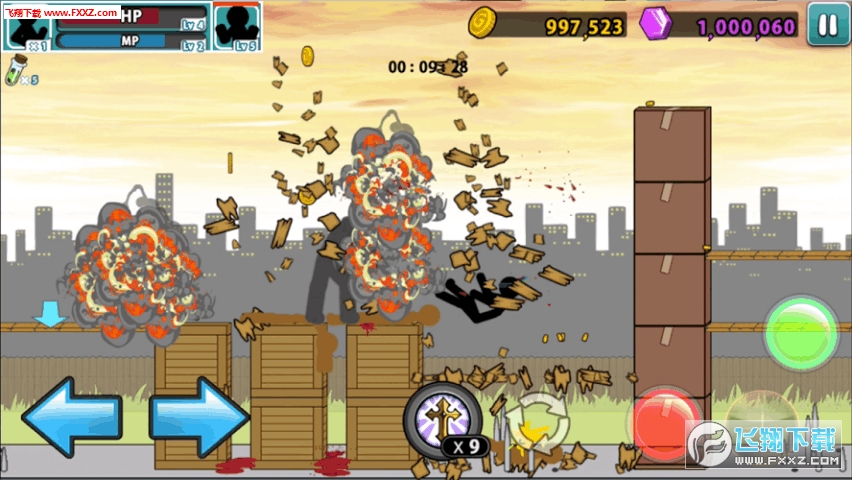
Task: Tap the gold coin currency icon
Action: 483,22
